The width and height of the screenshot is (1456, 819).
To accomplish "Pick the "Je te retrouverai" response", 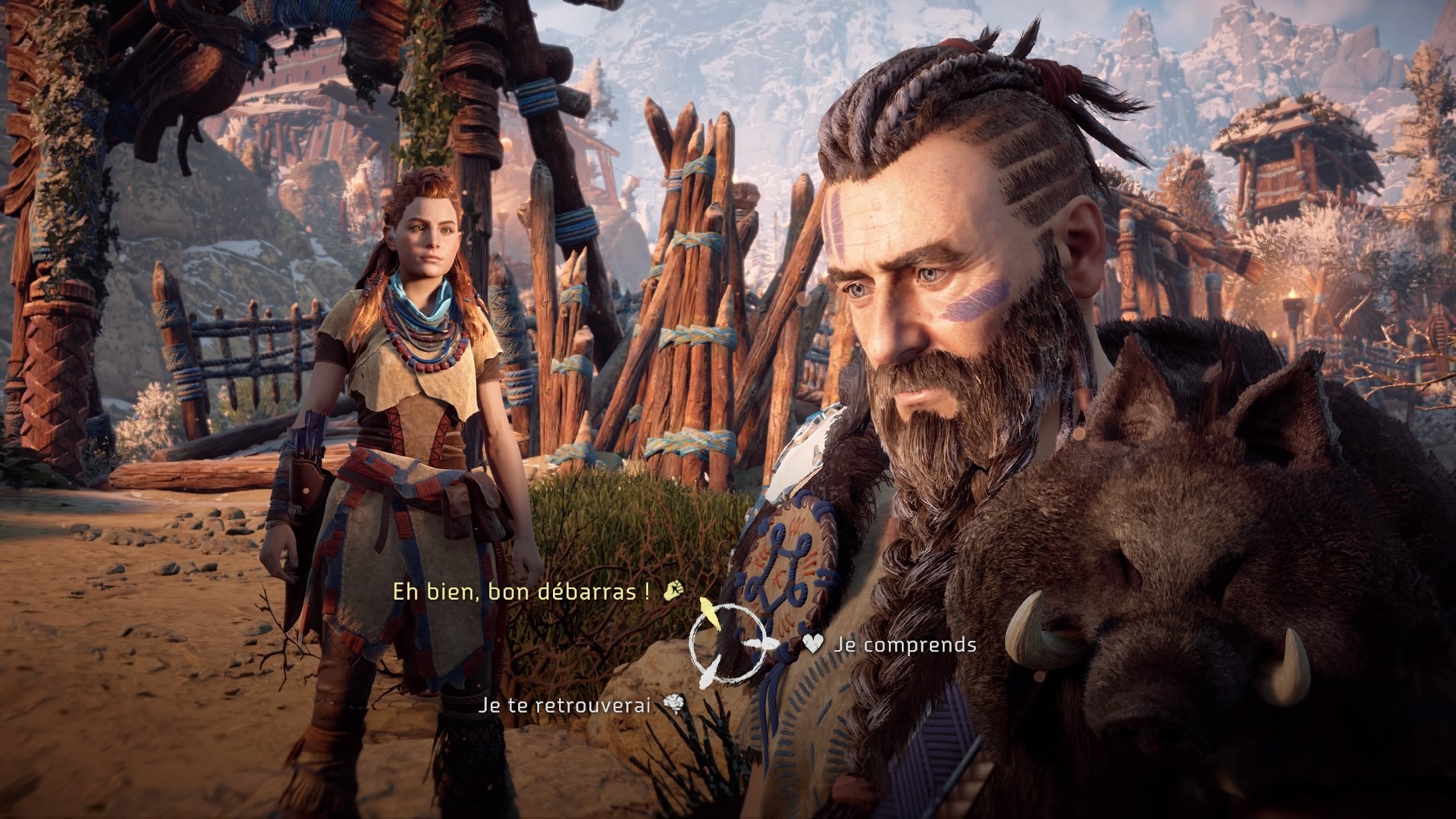I will [x=565, y=705].
